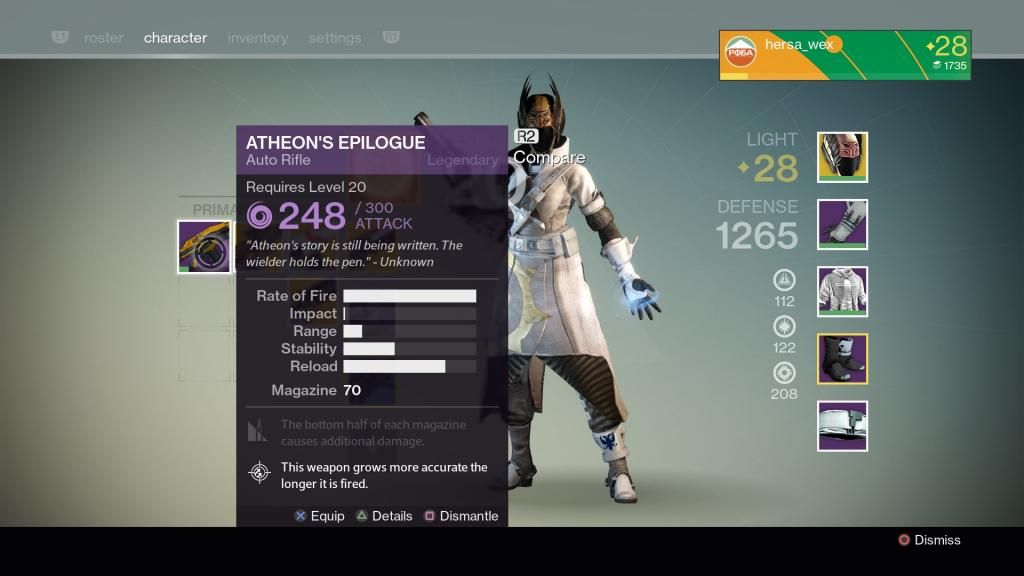Switch to the roster tab
Viewport: 1024px width, 576px height.
[x=103, y=38]
